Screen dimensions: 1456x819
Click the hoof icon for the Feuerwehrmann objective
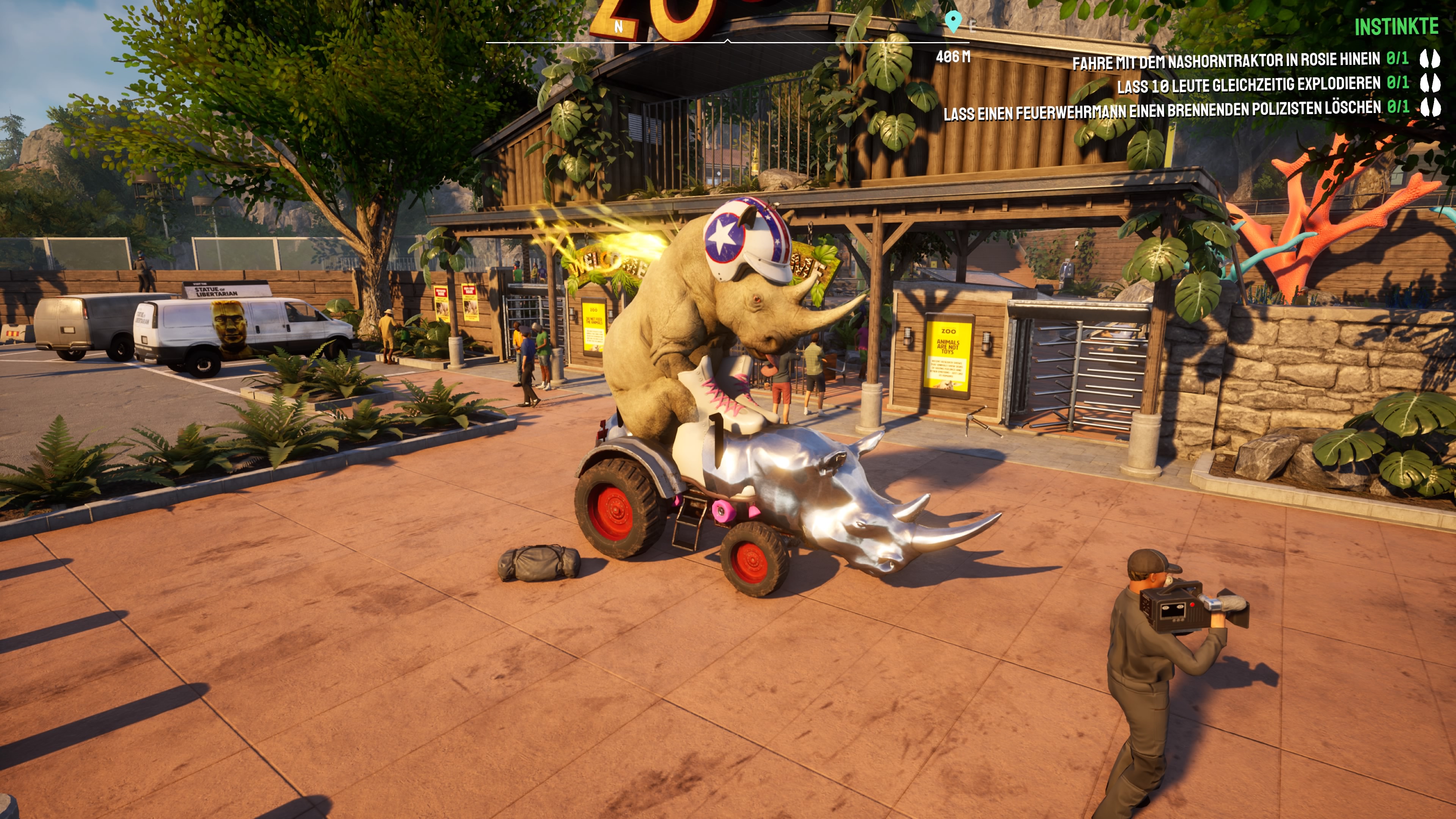1431,107
